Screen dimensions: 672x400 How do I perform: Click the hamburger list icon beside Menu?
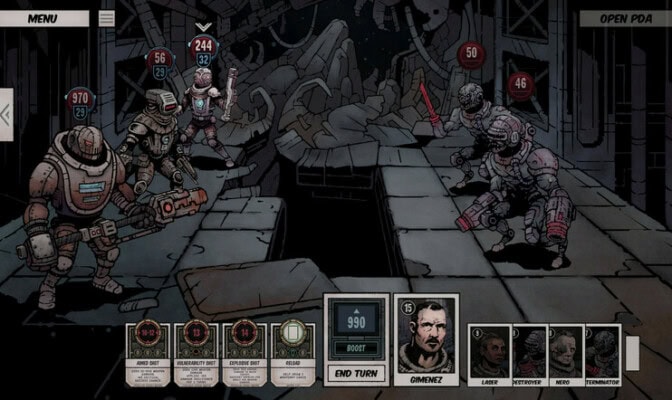click(x=107, y=18)
